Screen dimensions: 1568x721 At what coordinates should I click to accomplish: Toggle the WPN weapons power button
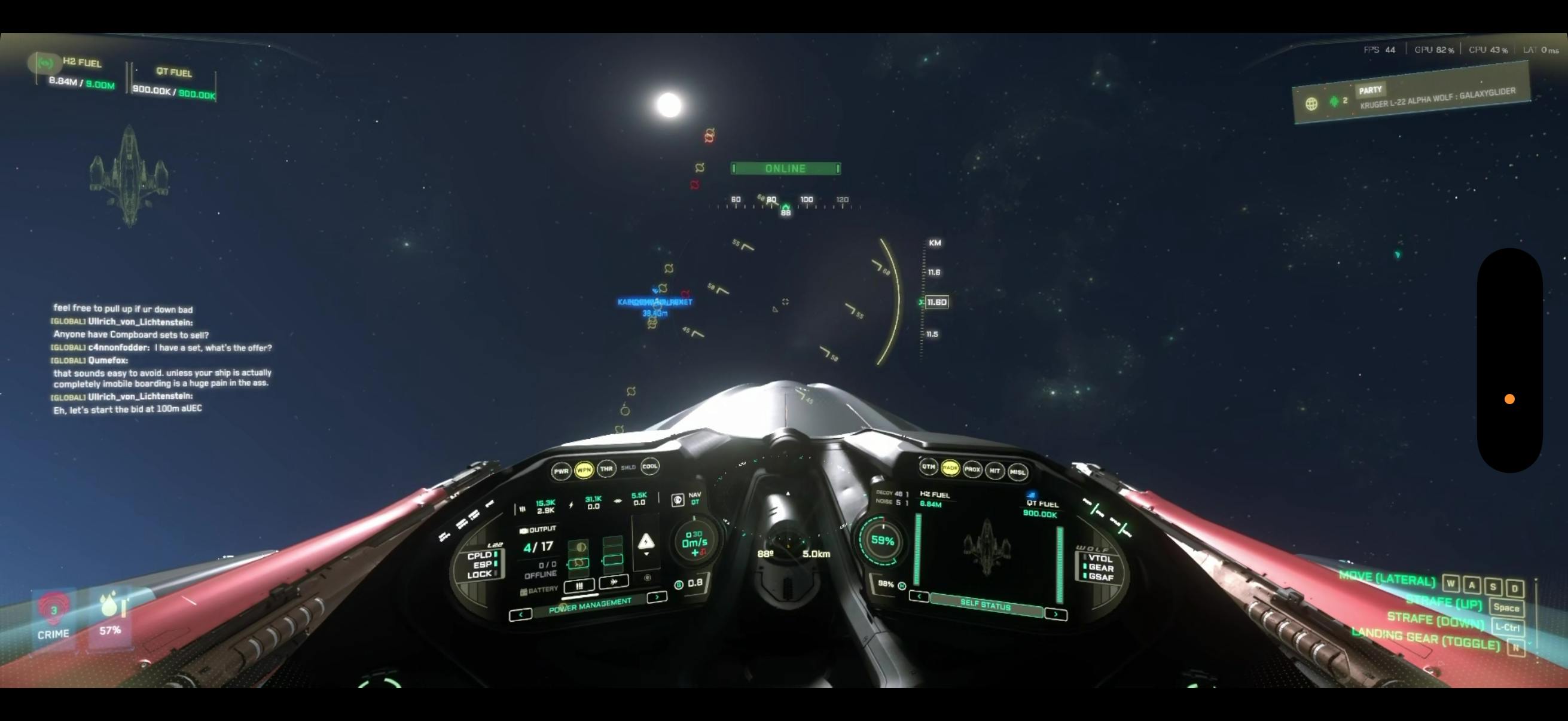click(x=584, y=470)
